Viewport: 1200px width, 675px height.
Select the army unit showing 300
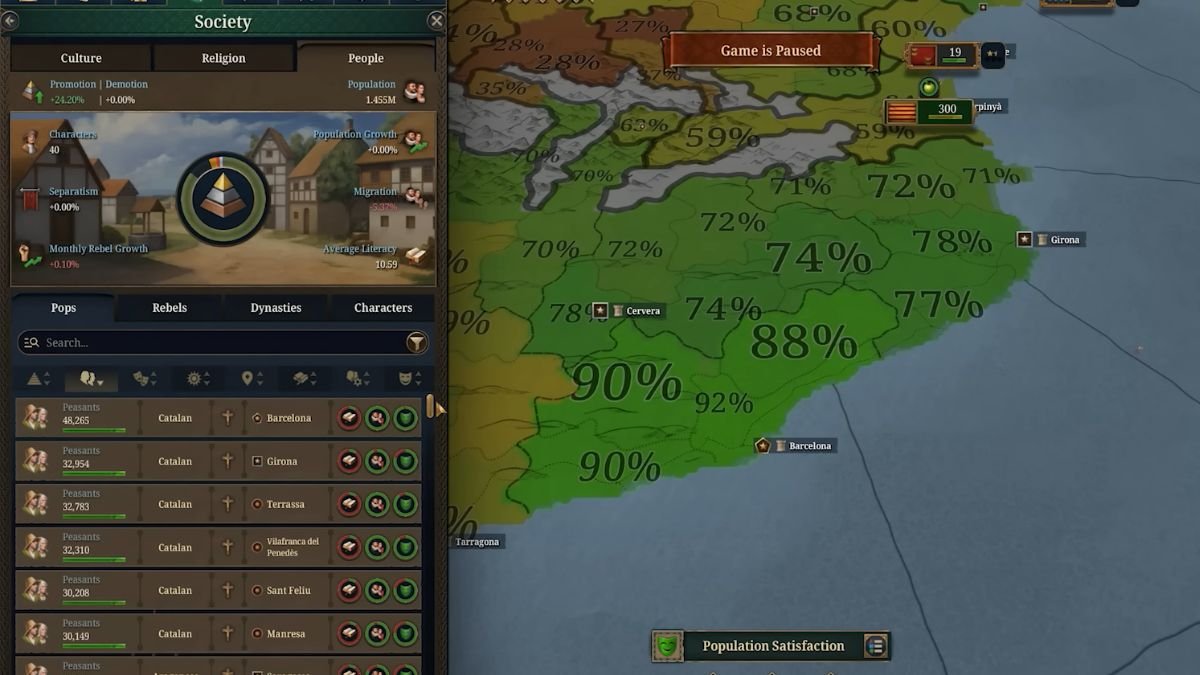930,110
